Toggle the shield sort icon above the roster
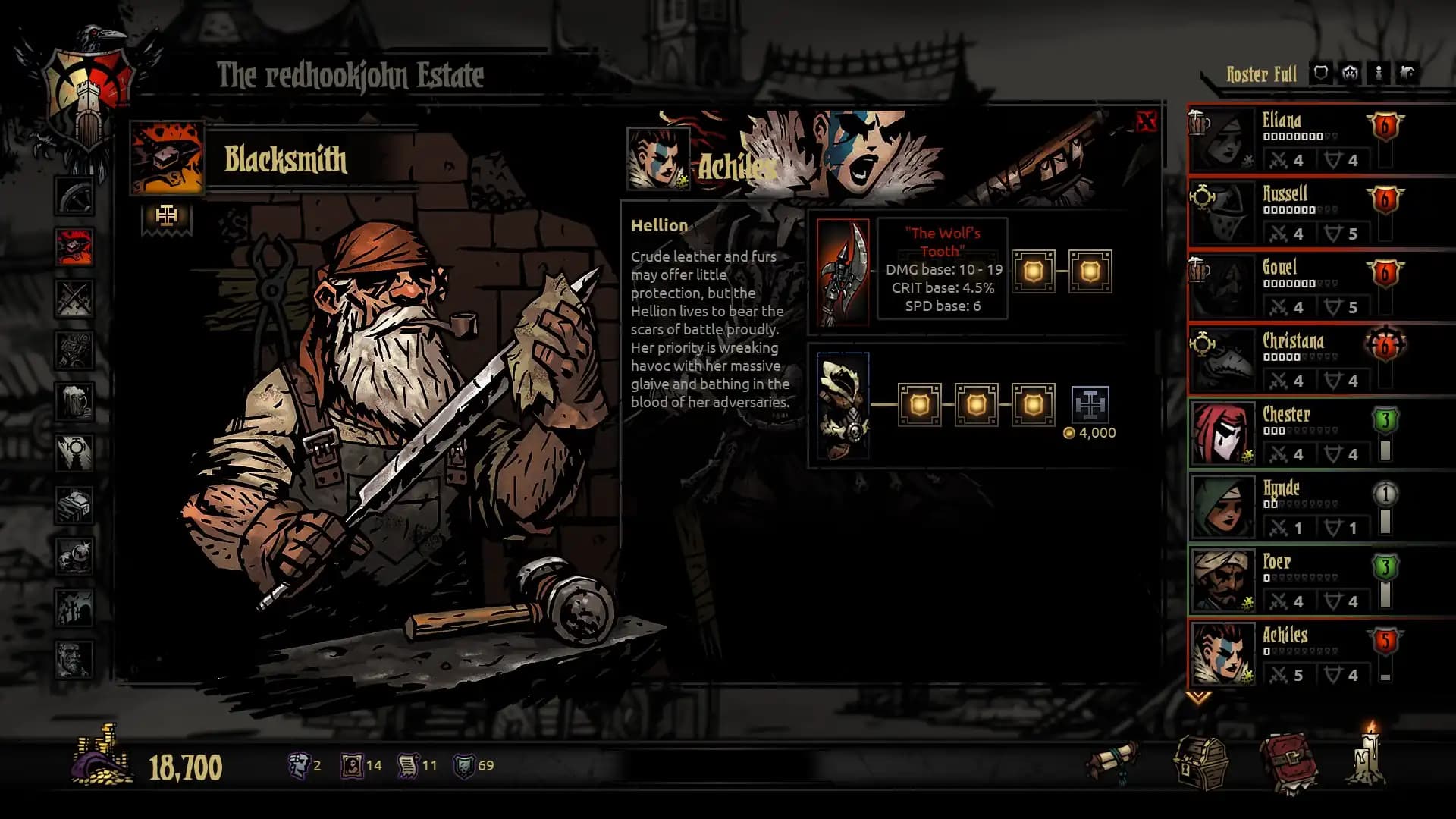 coord(1321,74)
